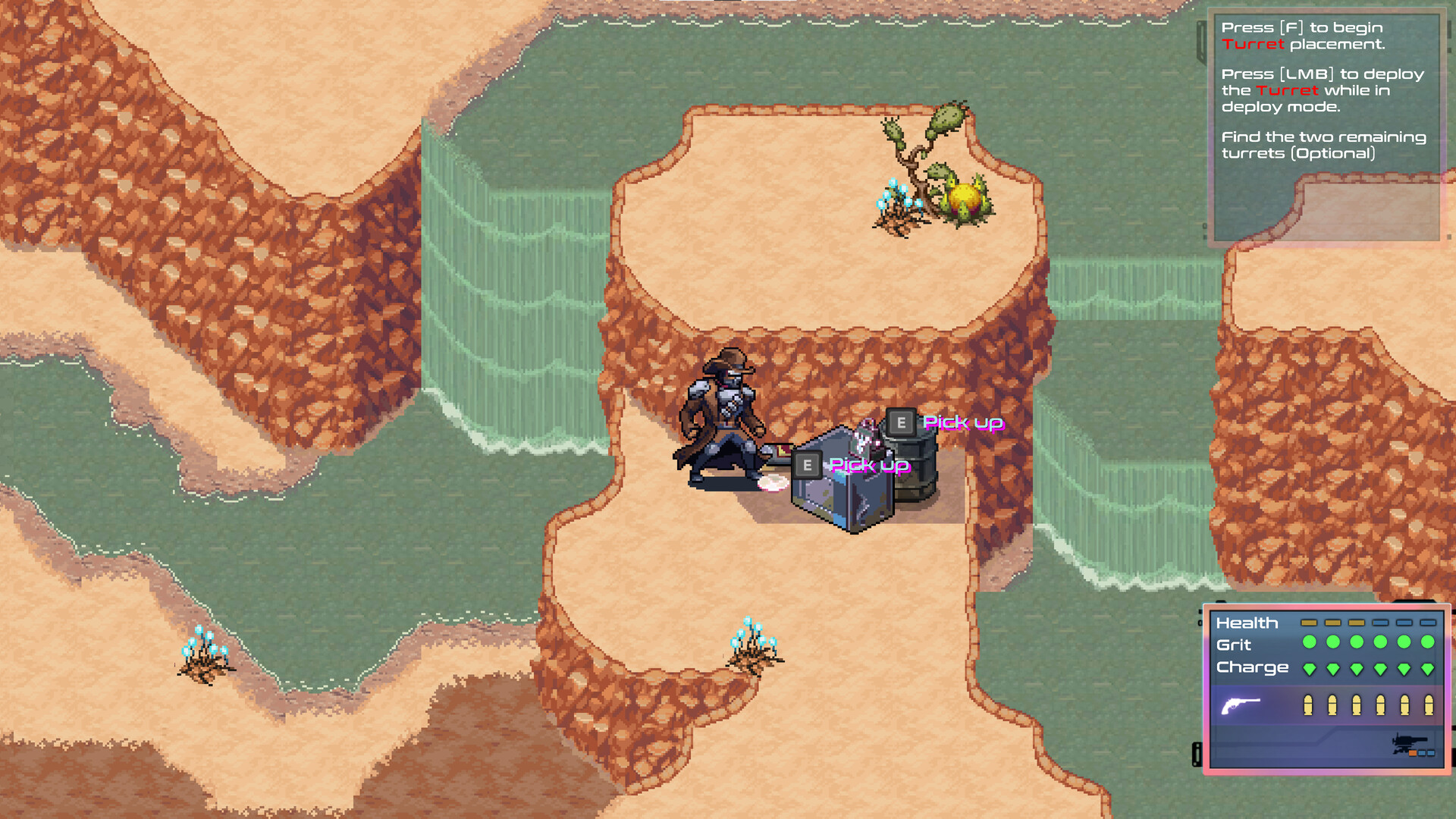Click the orange progress square under turret icon

[1413, 753]
